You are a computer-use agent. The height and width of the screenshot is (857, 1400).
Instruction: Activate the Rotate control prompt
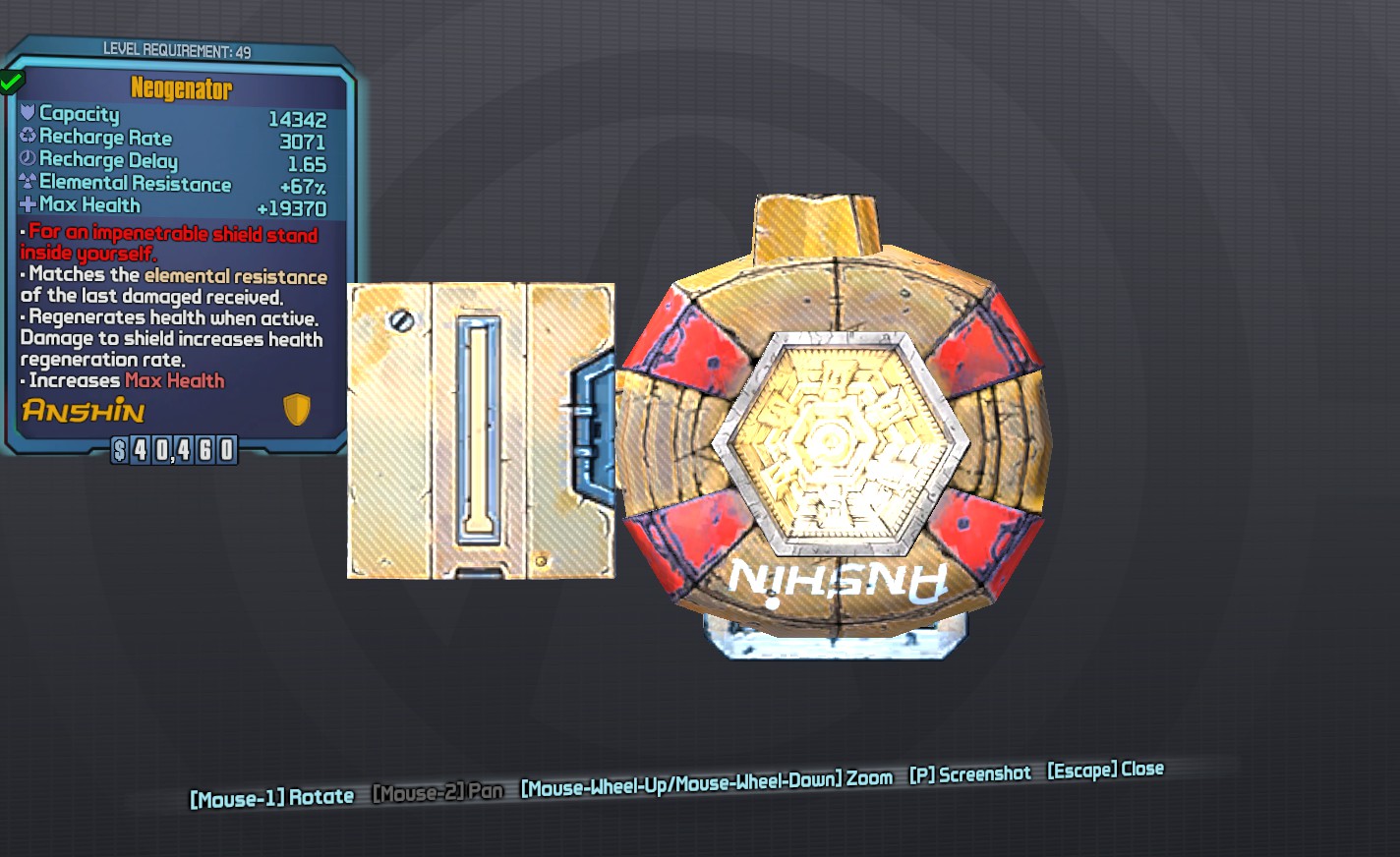[272, 798]
